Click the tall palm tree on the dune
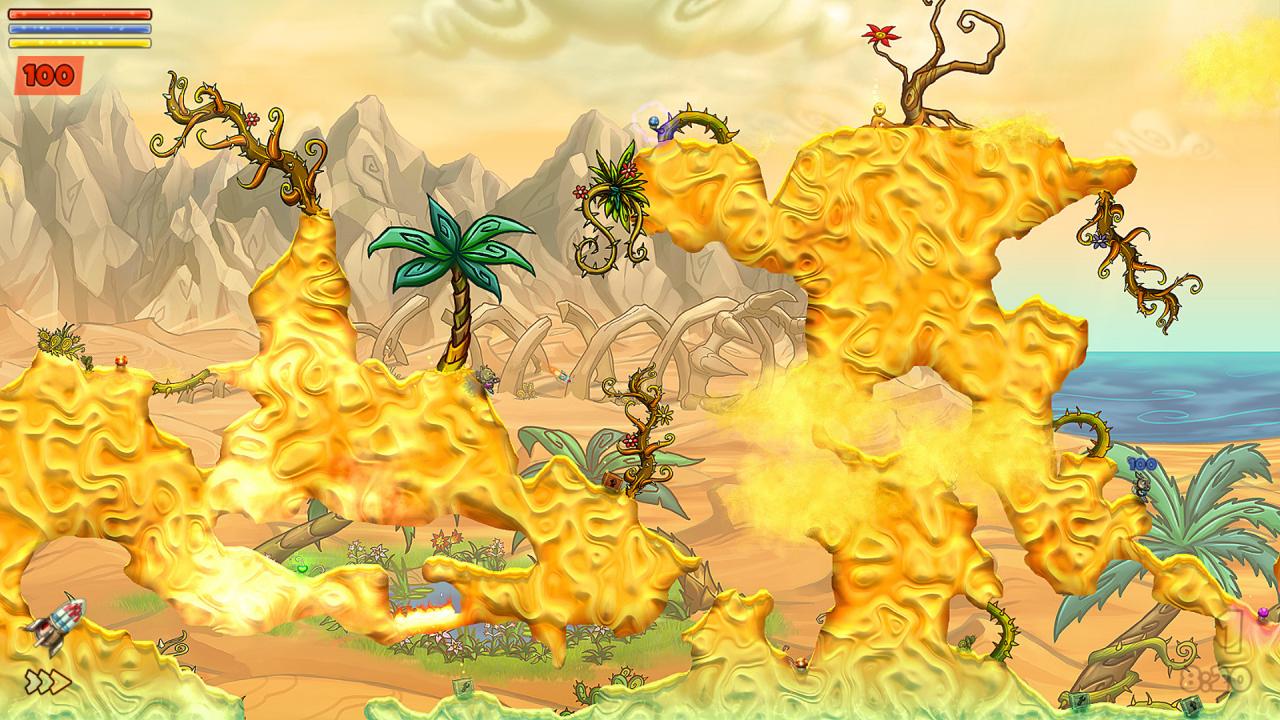 pyautogui.click(x=460, y=265)
